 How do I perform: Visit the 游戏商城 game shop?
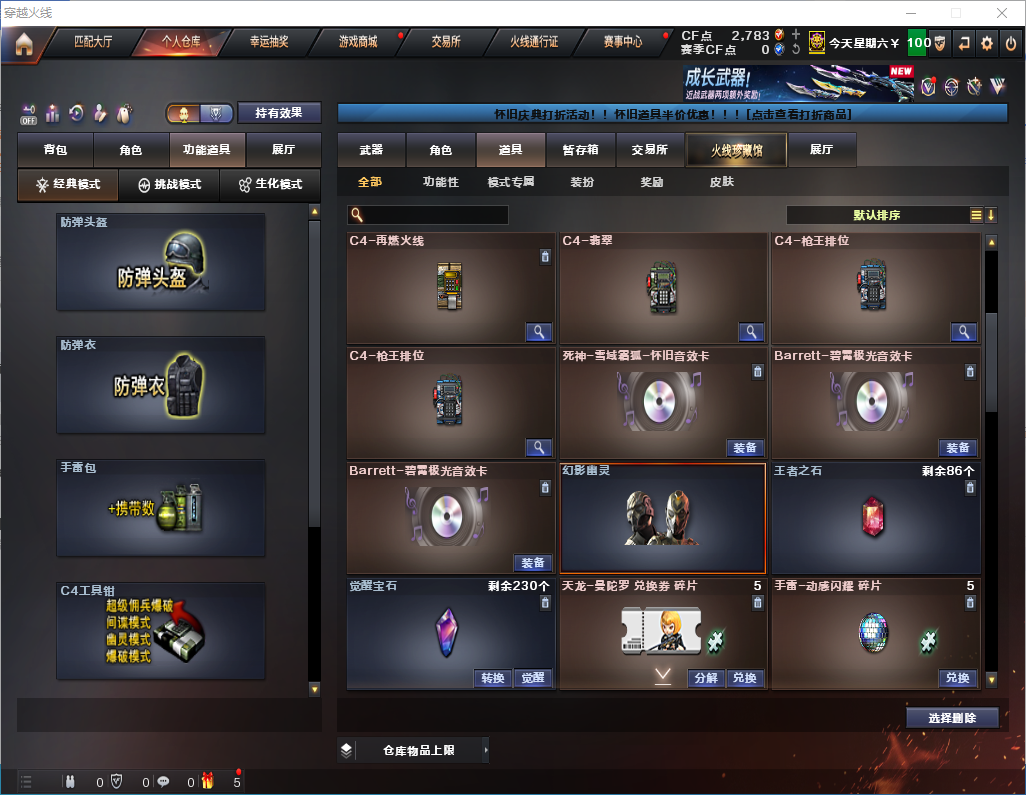(358, 42)
